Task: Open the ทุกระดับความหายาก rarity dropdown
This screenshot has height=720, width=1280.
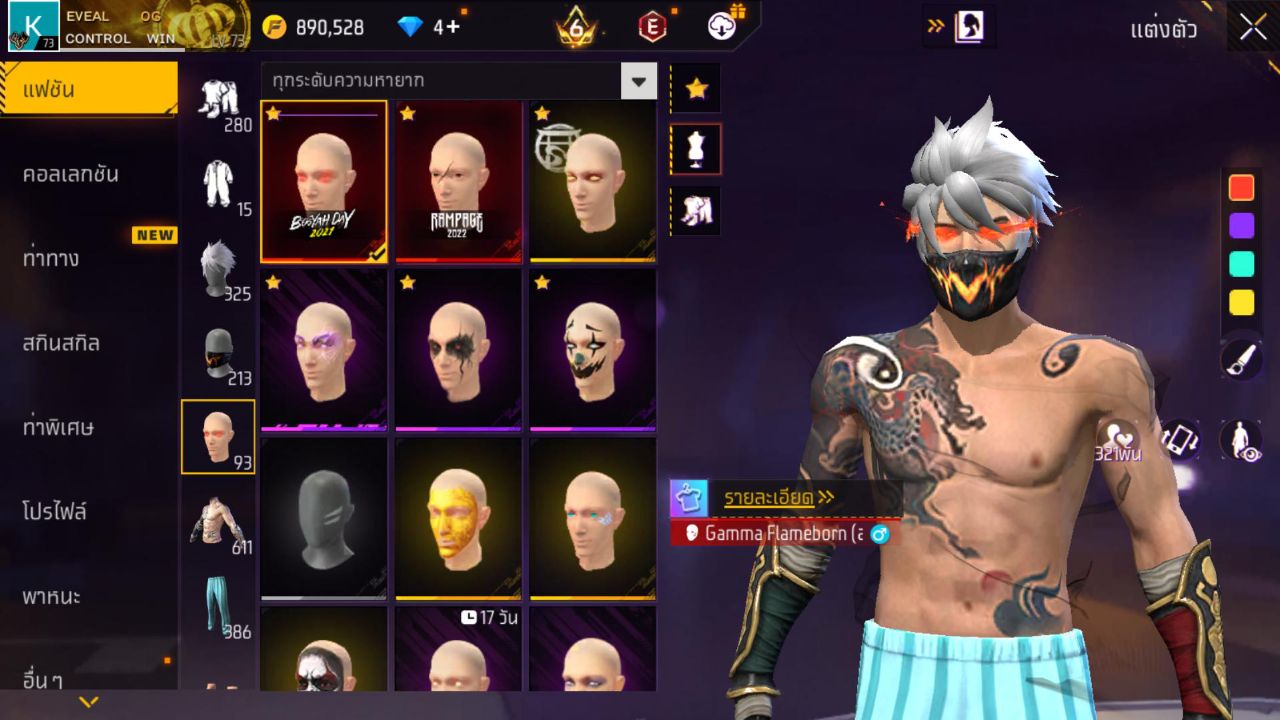Action: click(x=455, y=81)
